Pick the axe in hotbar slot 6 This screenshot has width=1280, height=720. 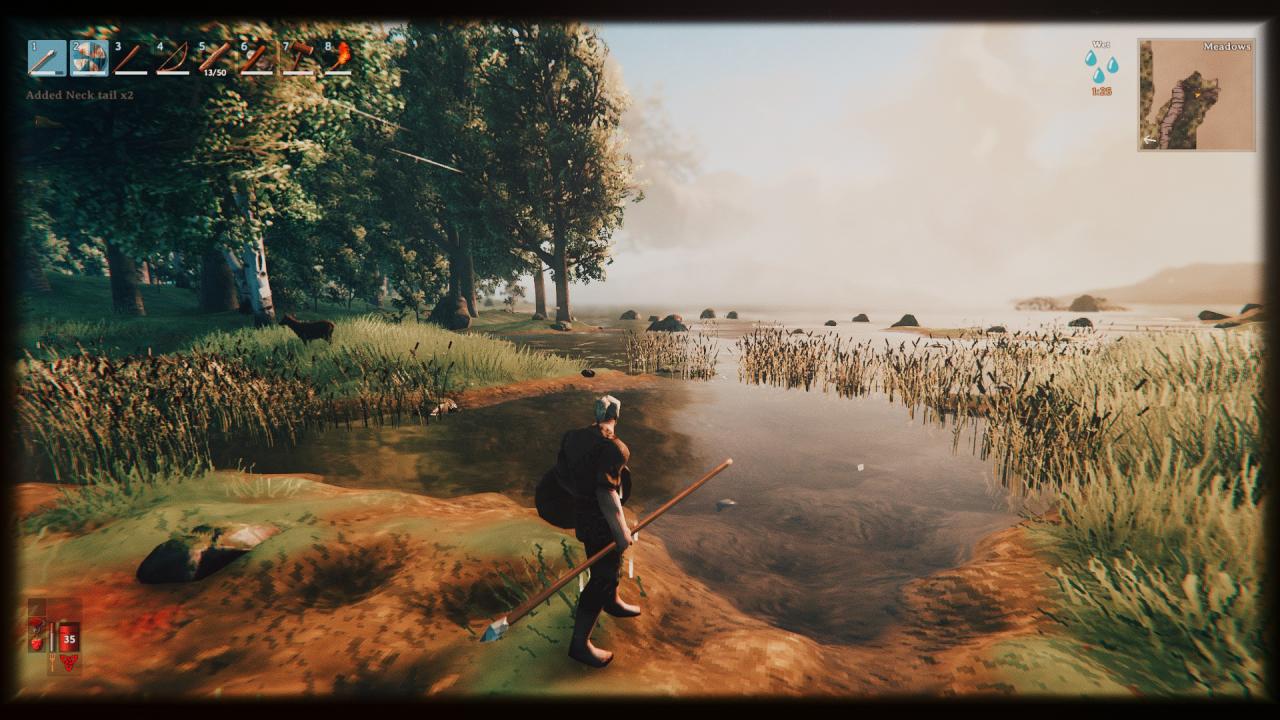pos(256,58)
